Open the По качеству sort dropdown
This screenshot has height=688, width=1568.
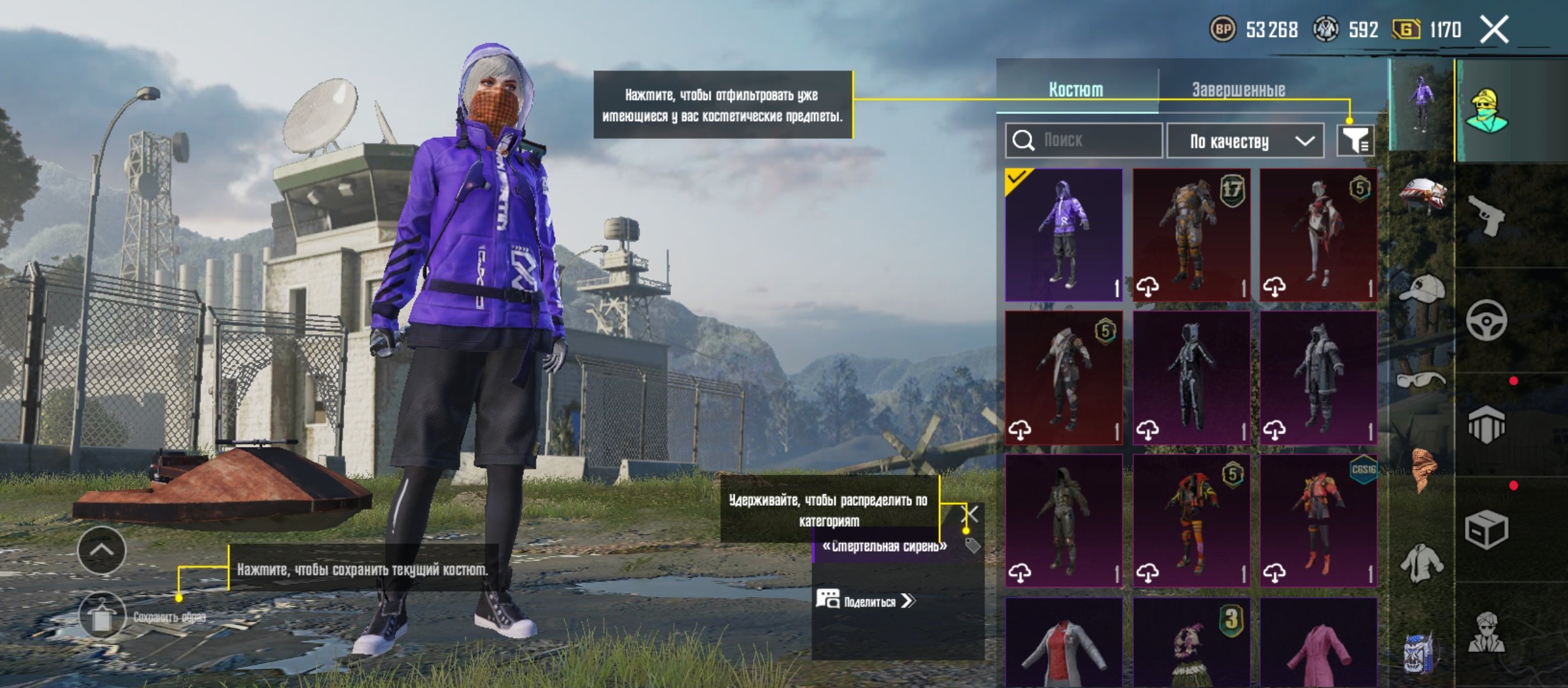[x=1247, y=141]
